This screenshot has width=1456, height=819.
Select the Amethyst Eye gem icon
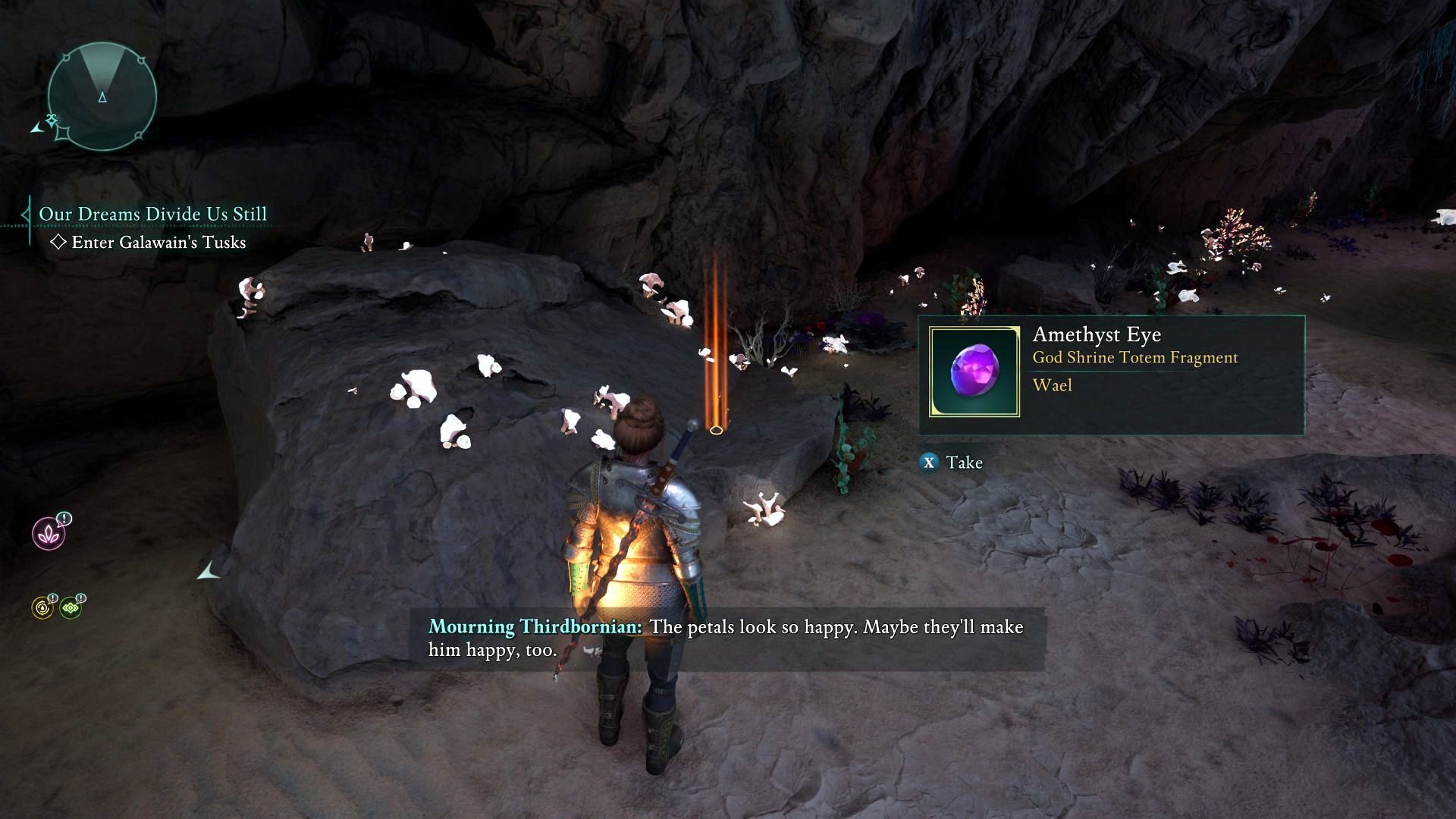coord(974,372)
